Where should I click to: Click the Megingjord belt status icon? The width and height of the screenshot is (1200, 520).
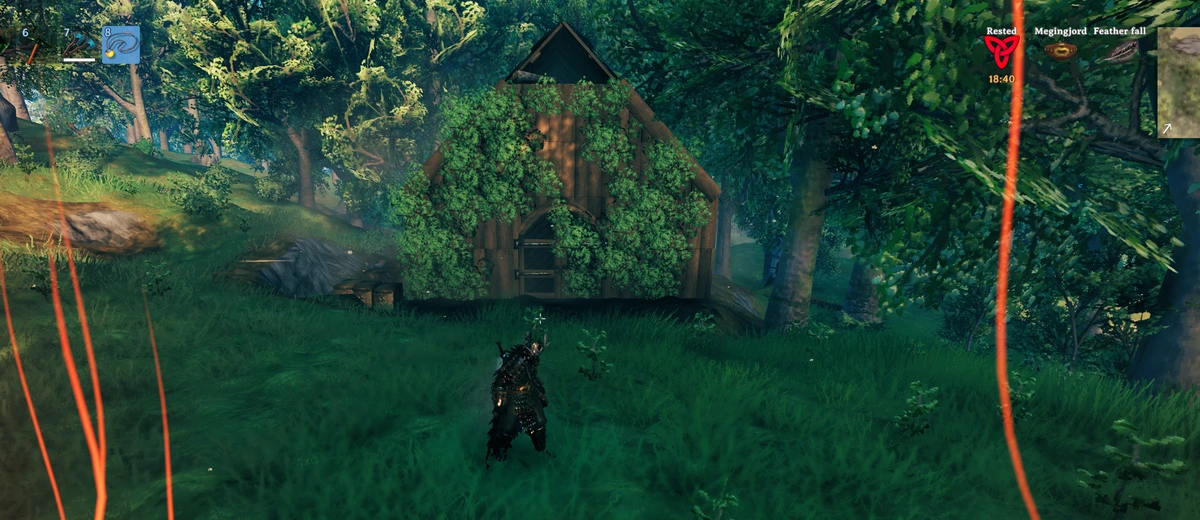[1060, 51]
